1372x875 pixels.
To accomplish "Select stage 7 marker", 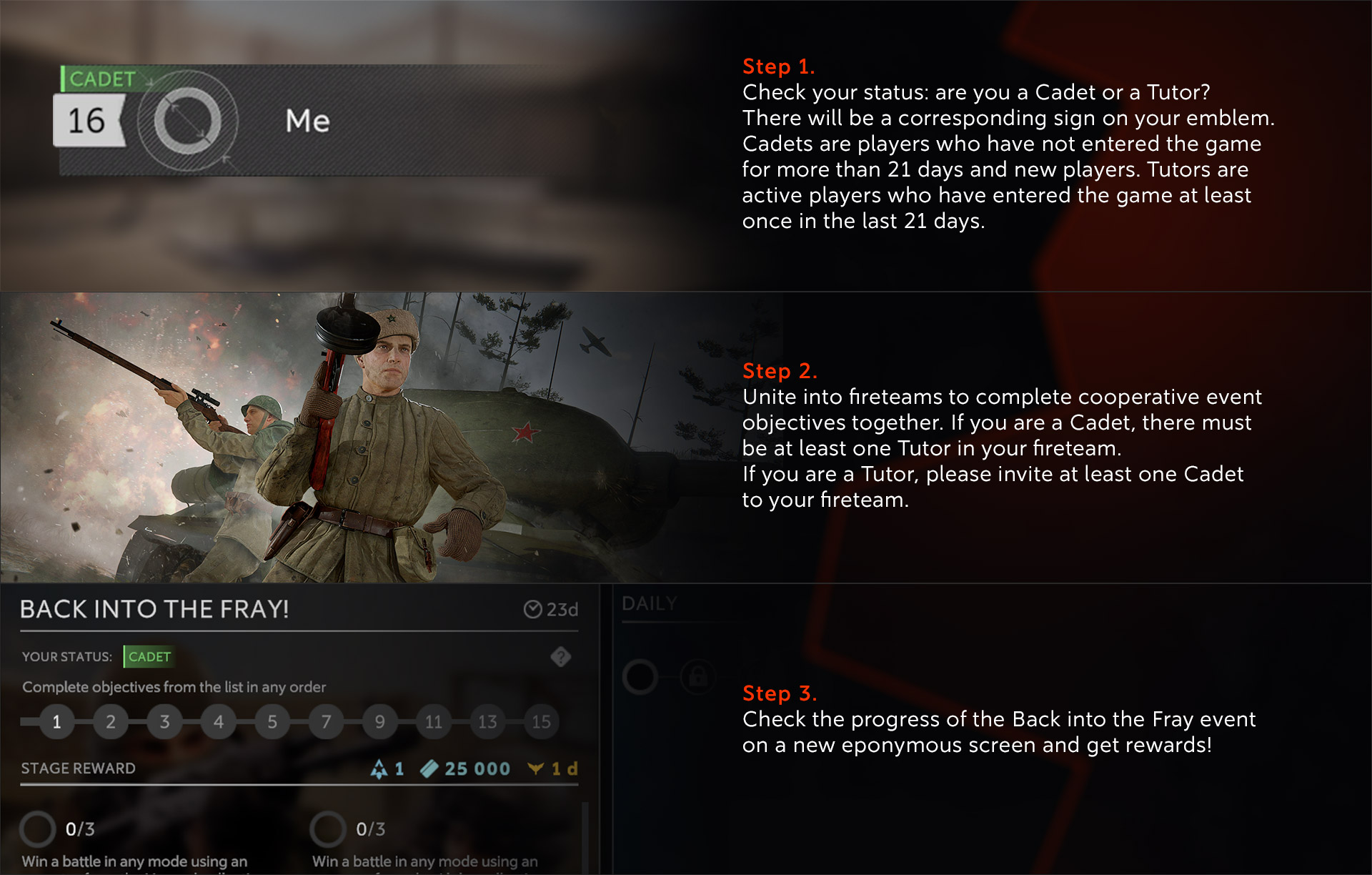I will [327, 722].
